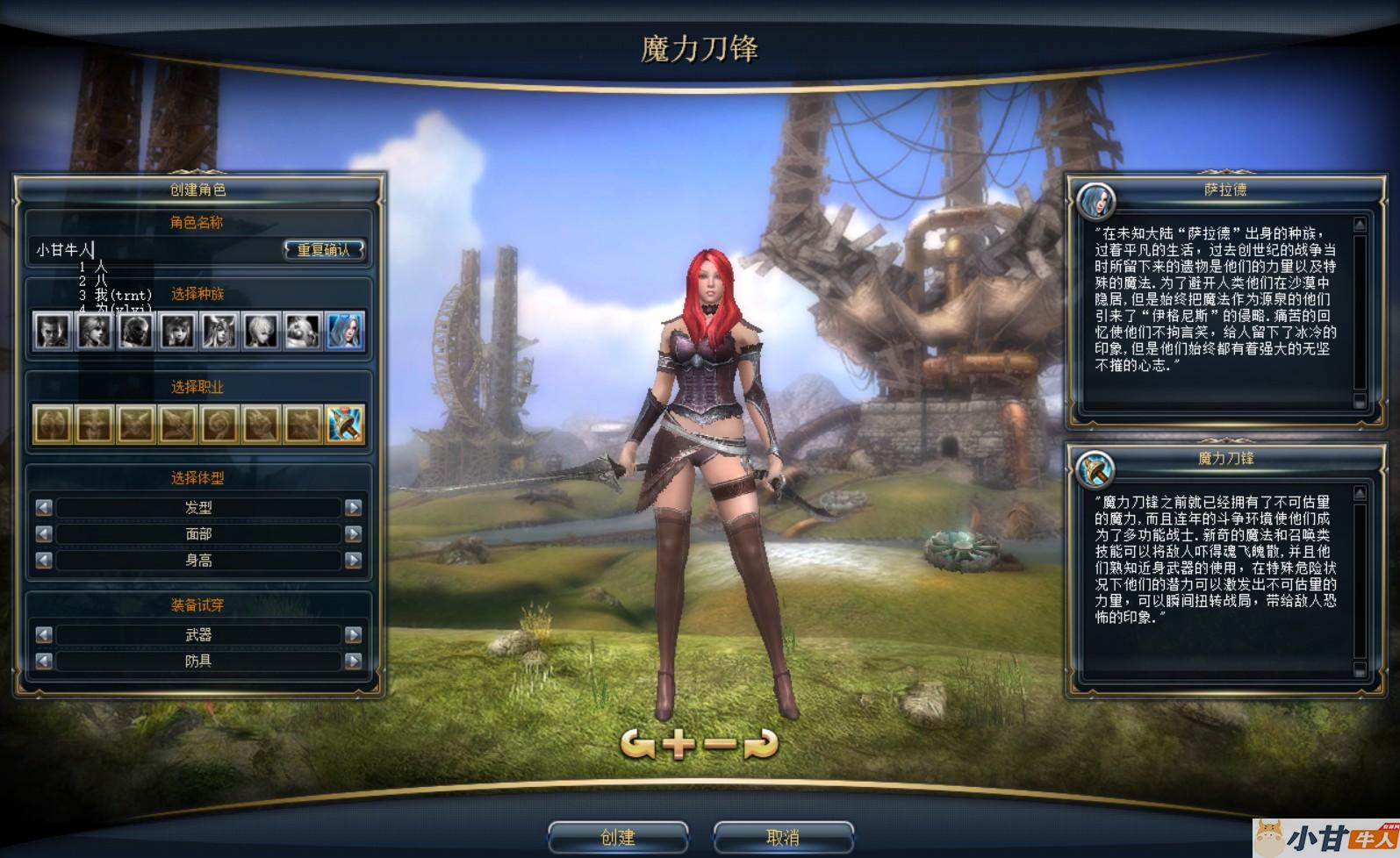
Task: Previous face with 面部 left arrow
Action: pyautogui.click(x=44, y=533)
